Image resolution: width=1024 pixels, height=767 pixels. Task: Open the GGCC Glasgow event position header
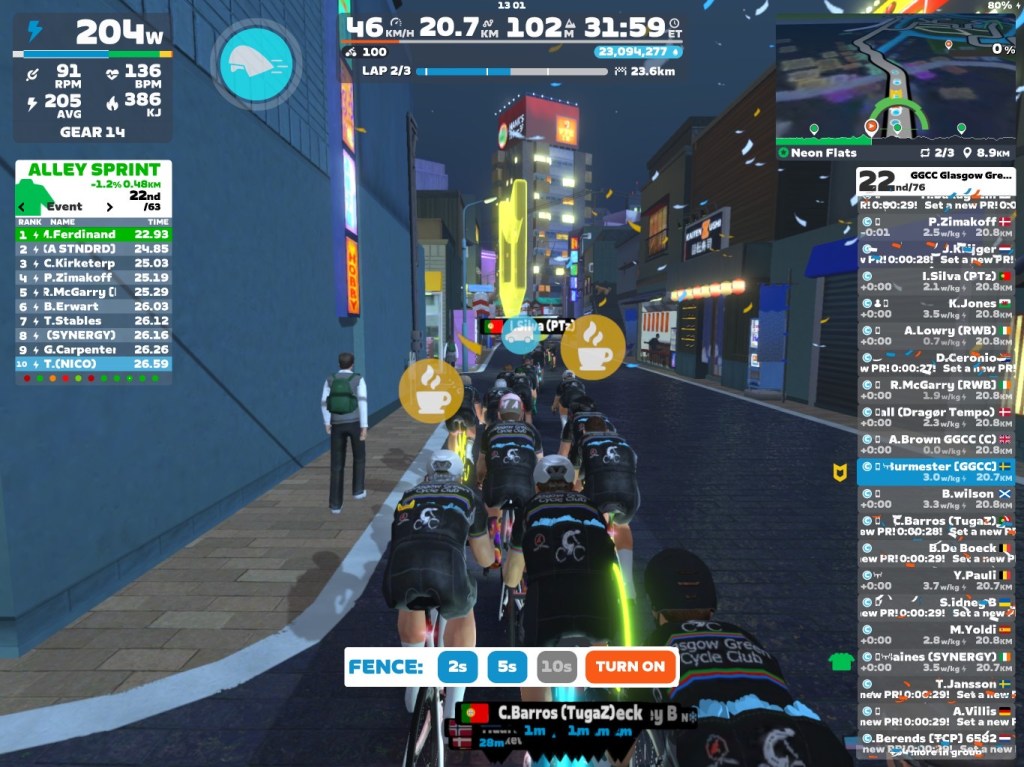coord(935,181)
